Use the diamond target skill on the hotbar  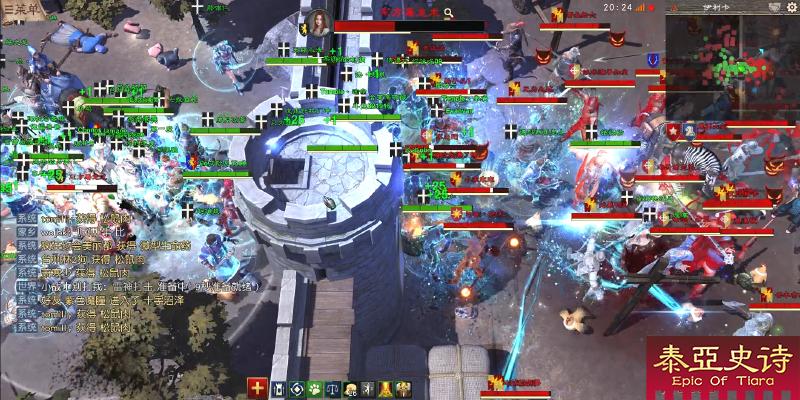click(297, 388)
